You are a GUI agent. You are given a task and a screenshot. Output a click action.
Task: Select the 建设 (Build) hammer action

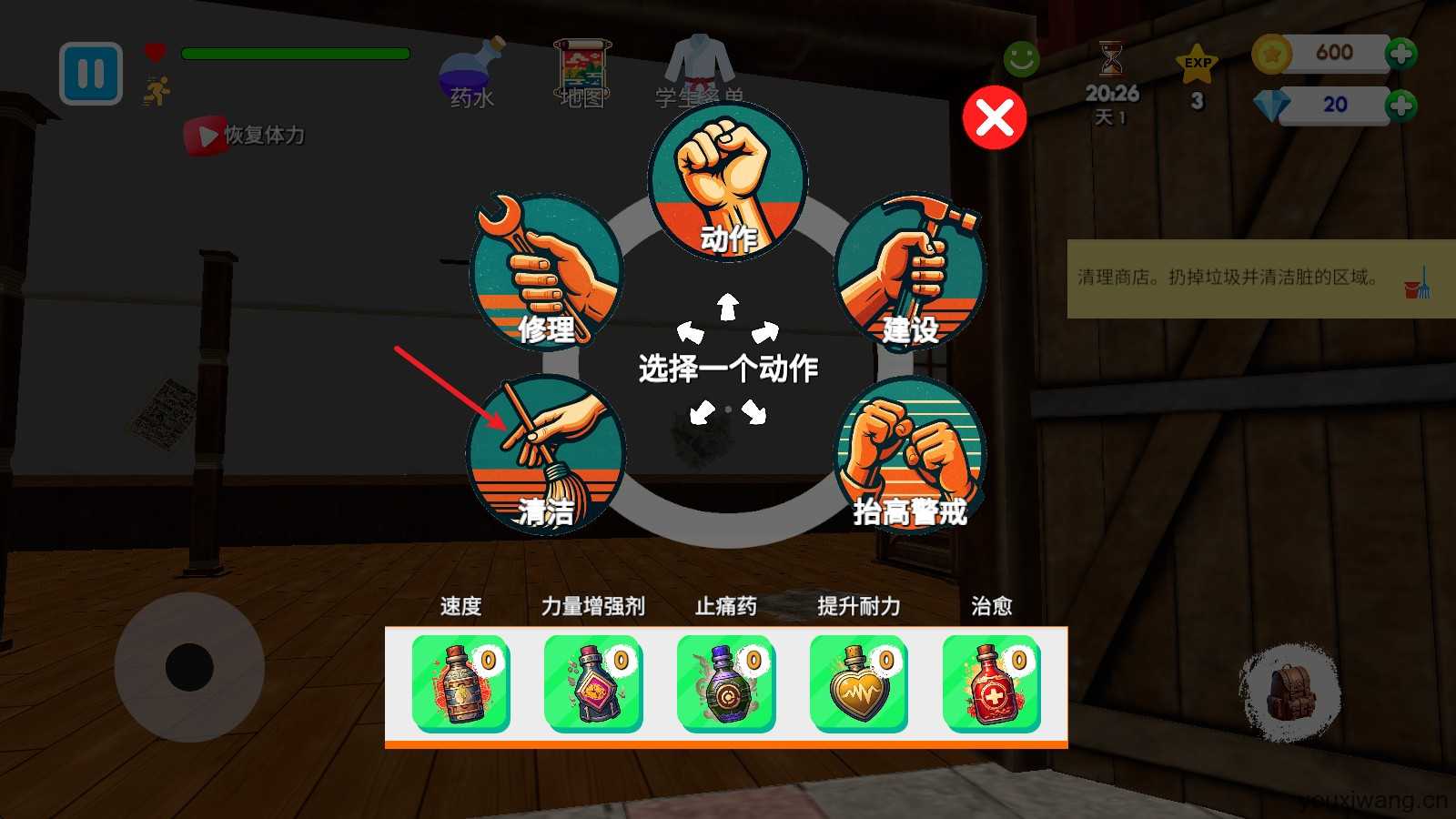[910, 268]
